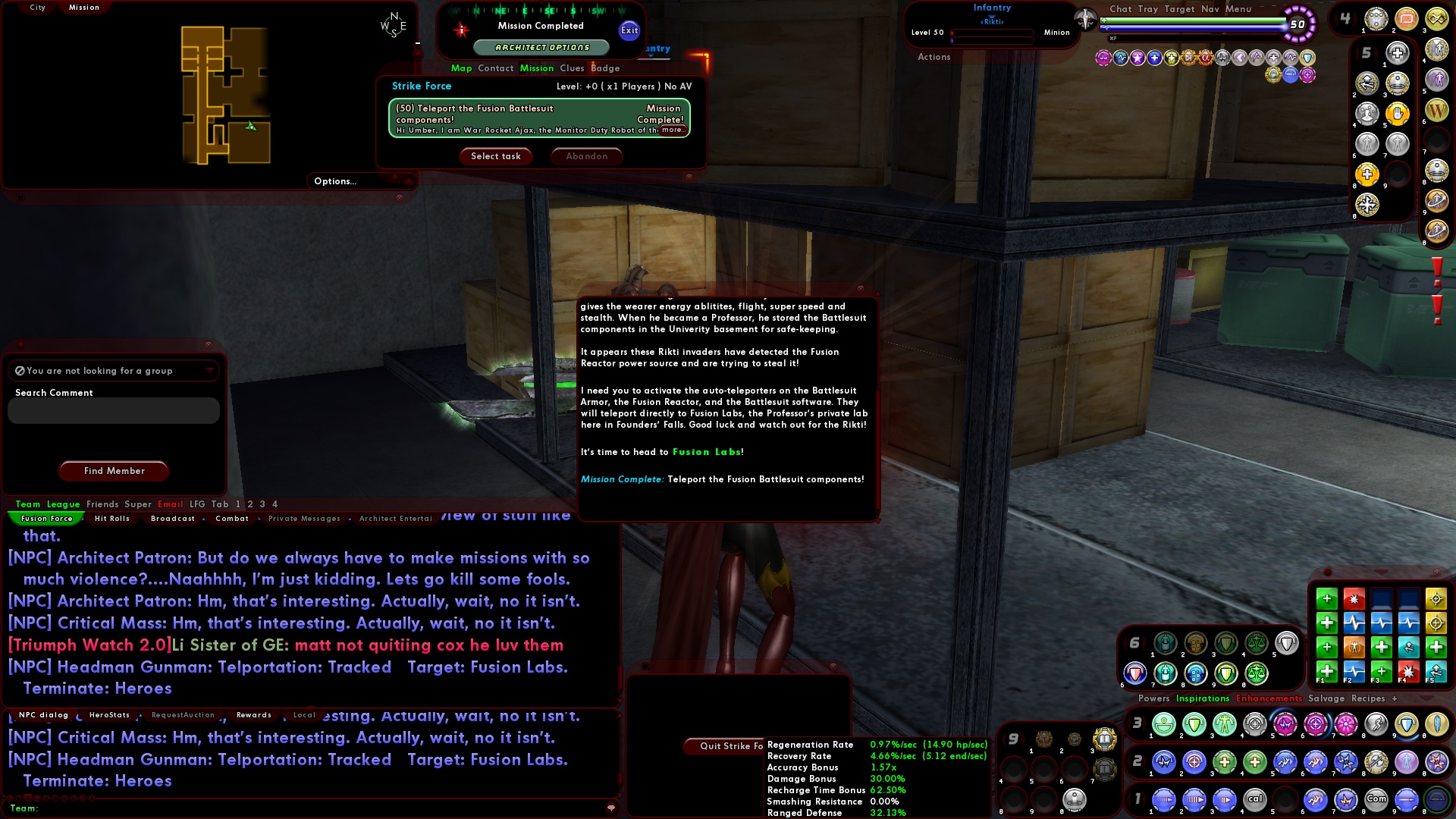Screen dimensions: 1456x819
Task: Switch to the Clues tab
Action: click(x=573, y=68)
